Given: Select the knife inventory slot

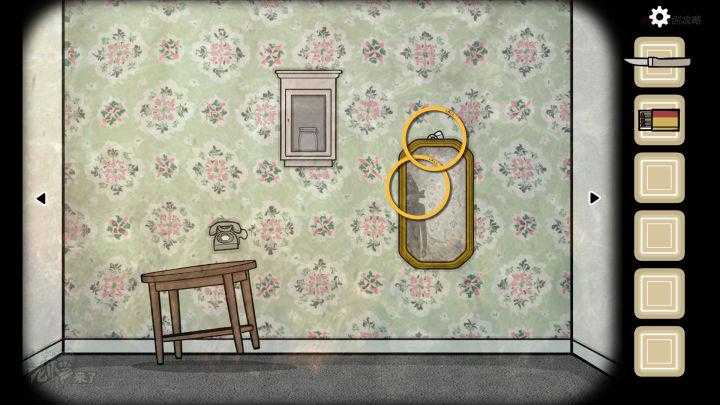Looking at the screenshot, I should [x=659, y=62].
